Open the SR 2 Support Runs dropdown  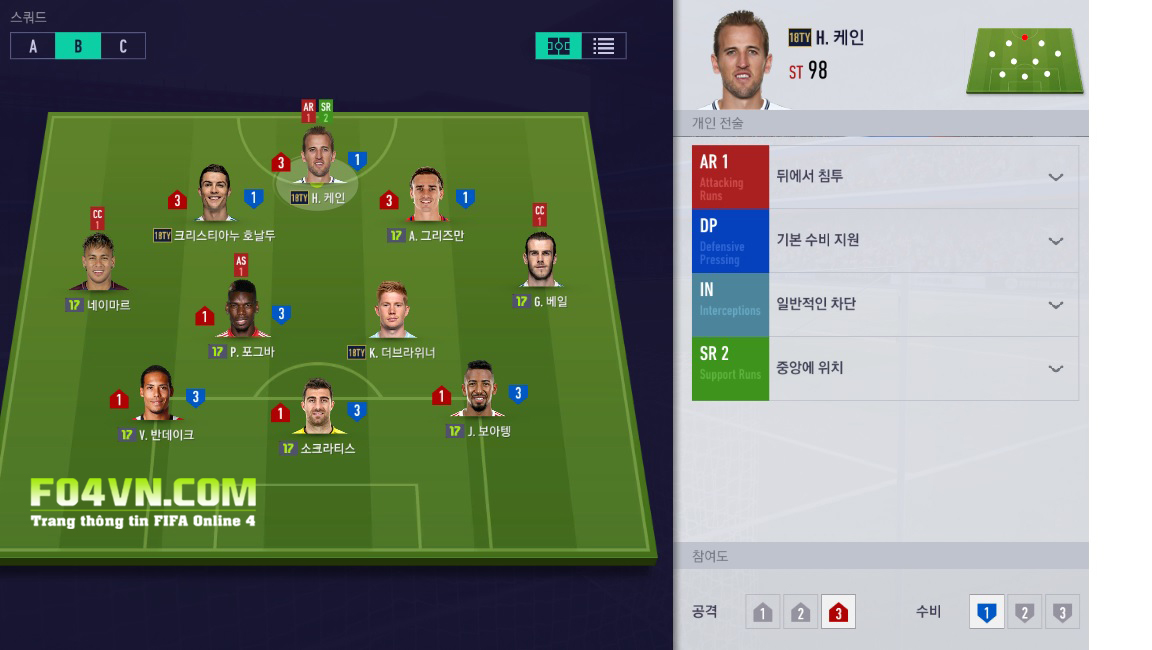pos(1055,369)
